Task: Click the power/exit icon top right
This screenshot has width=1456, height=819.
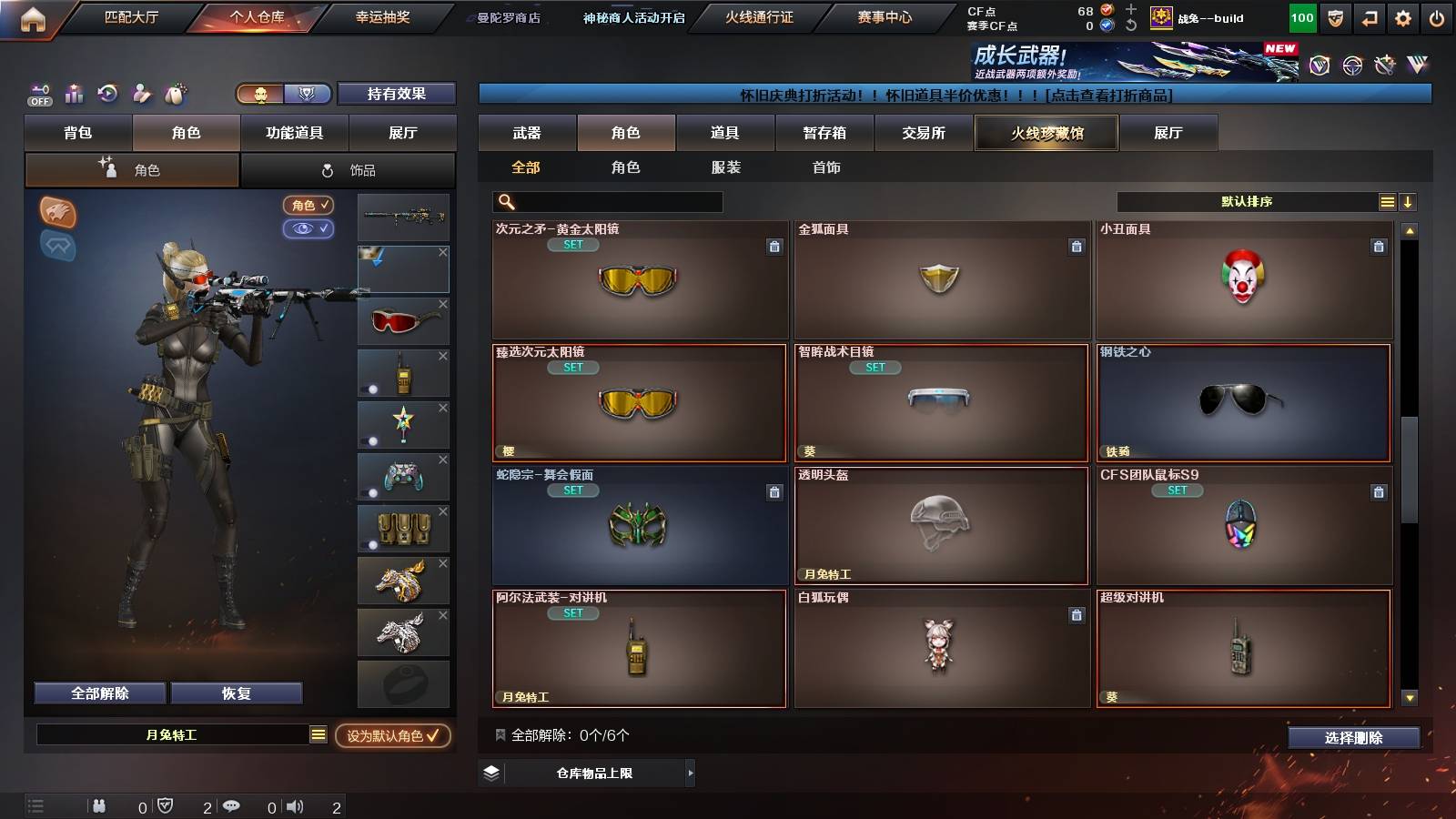Action: [1438, 17]
